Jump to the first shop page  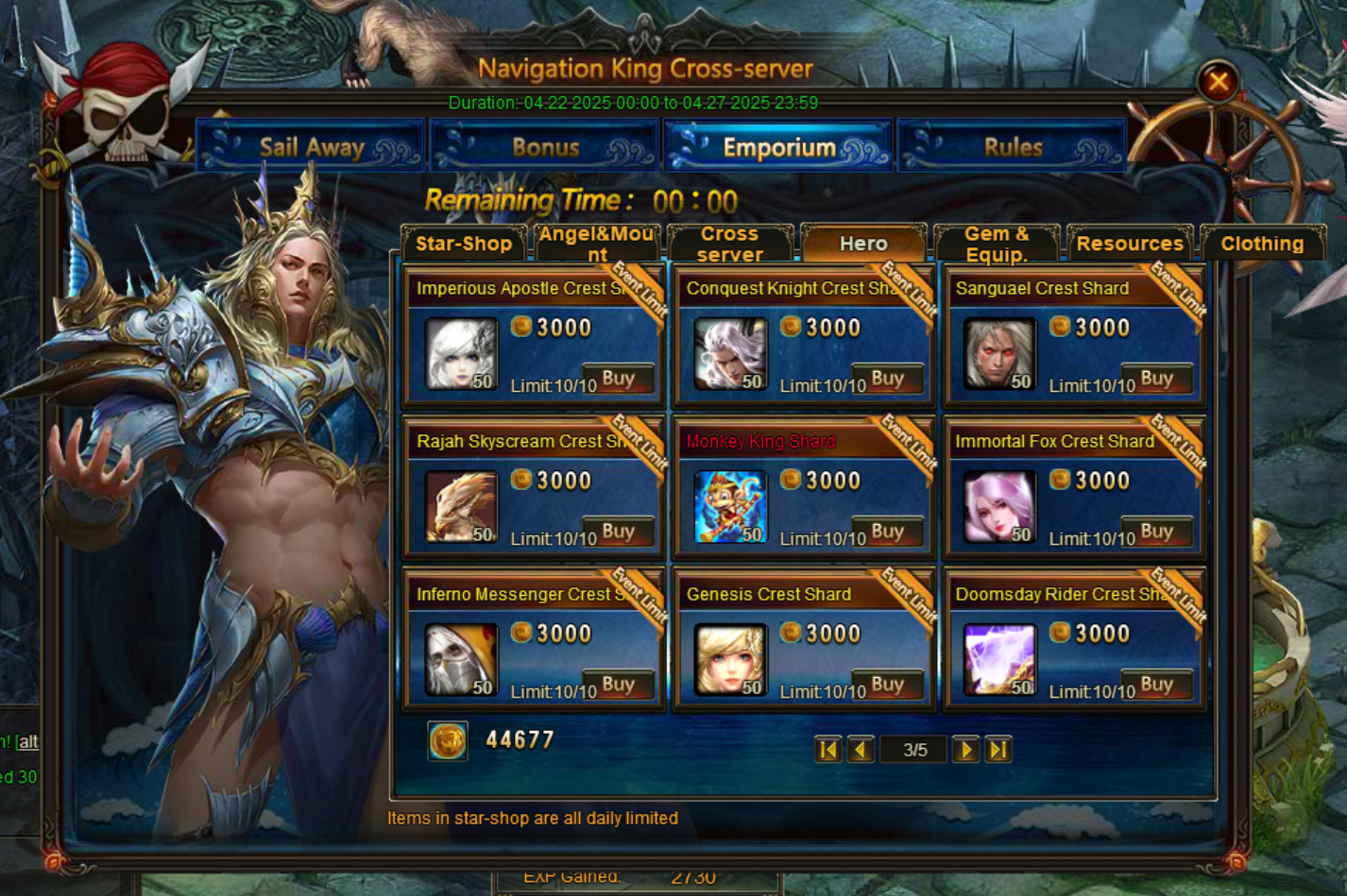827,750
